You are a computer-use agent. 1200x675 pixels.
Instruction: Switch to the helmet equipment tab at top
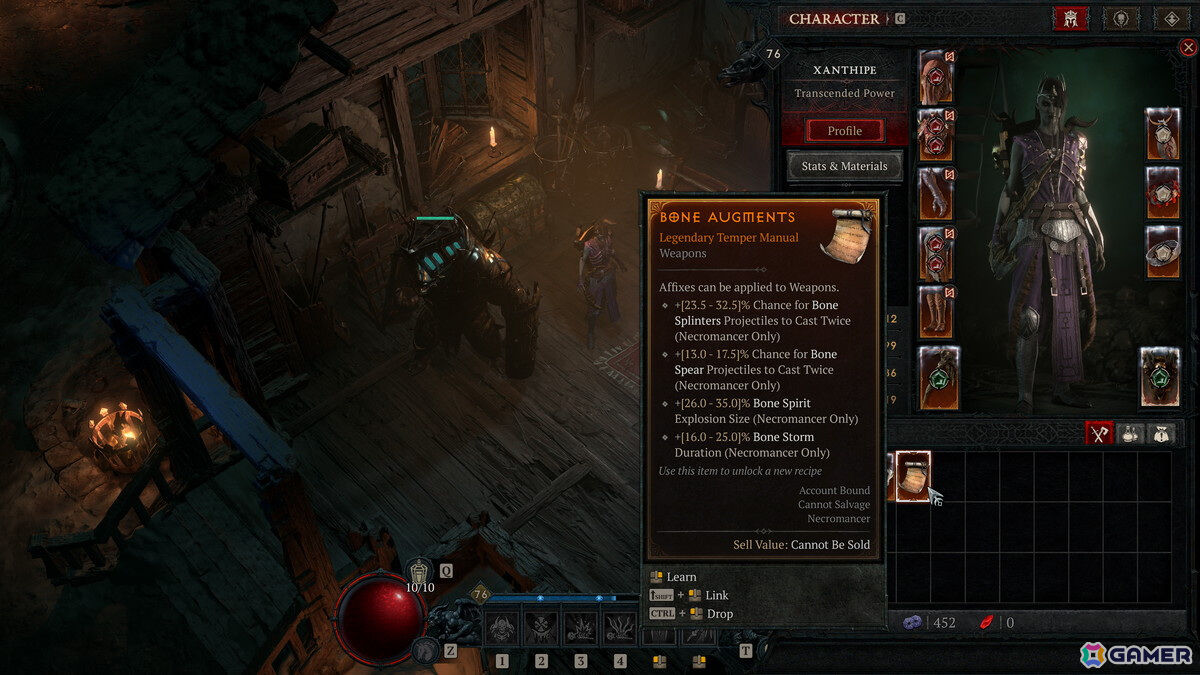point(1070,18)
